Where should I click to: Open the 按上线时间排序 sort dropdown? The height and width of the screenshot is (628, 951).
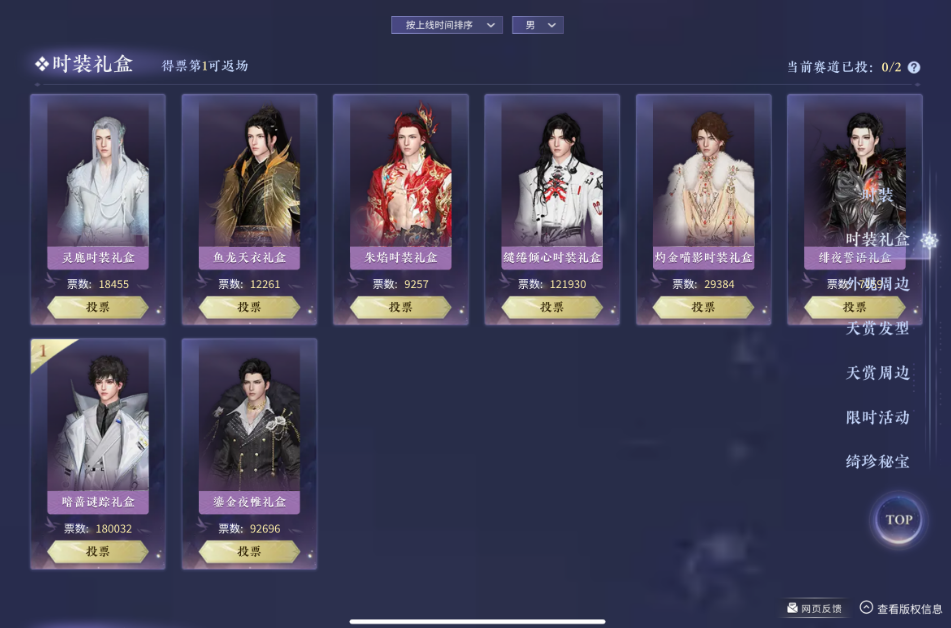pos(446,25)
